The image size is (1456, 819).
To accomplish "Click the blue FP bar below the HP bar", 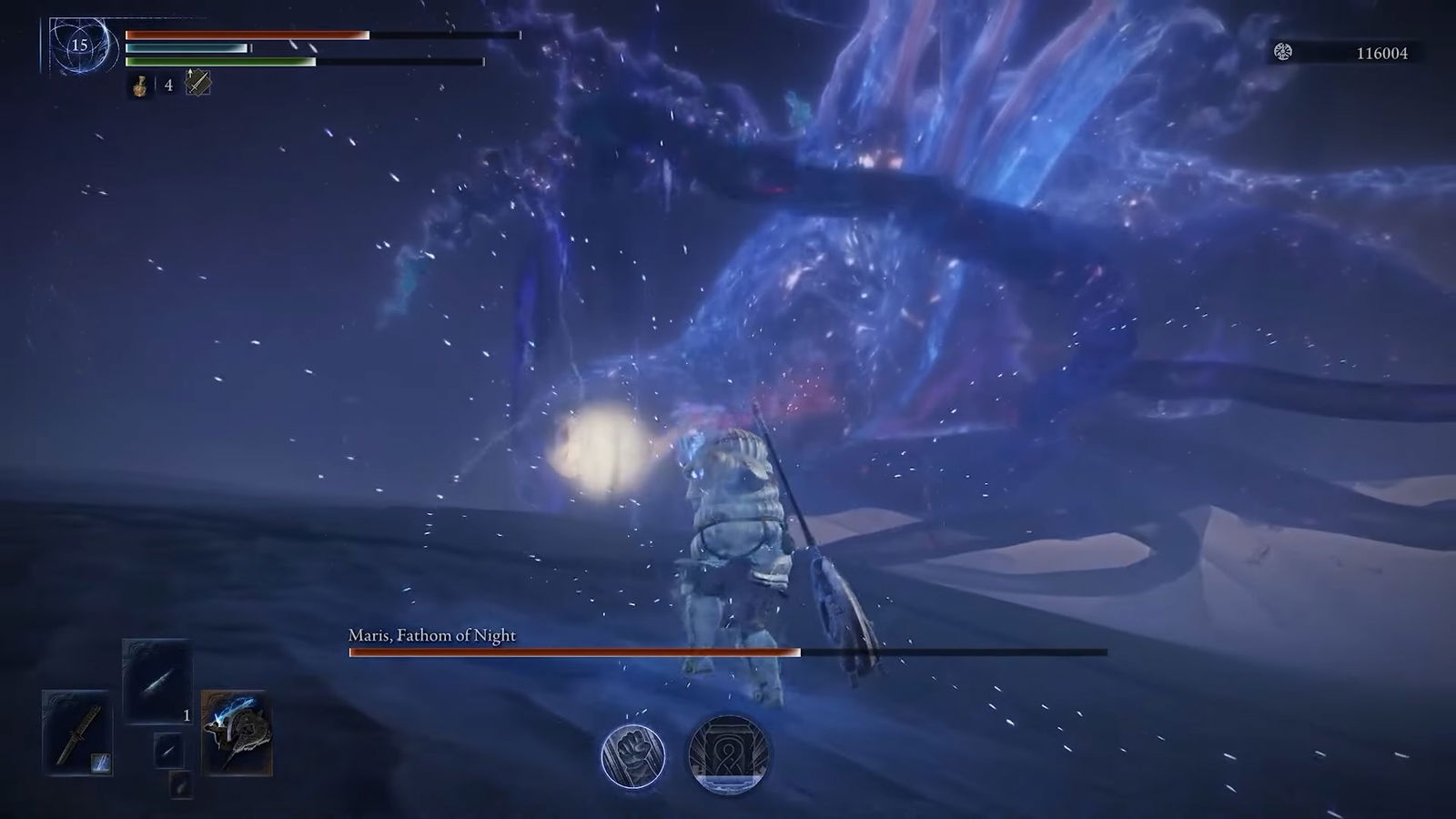I will pos(187,48).
